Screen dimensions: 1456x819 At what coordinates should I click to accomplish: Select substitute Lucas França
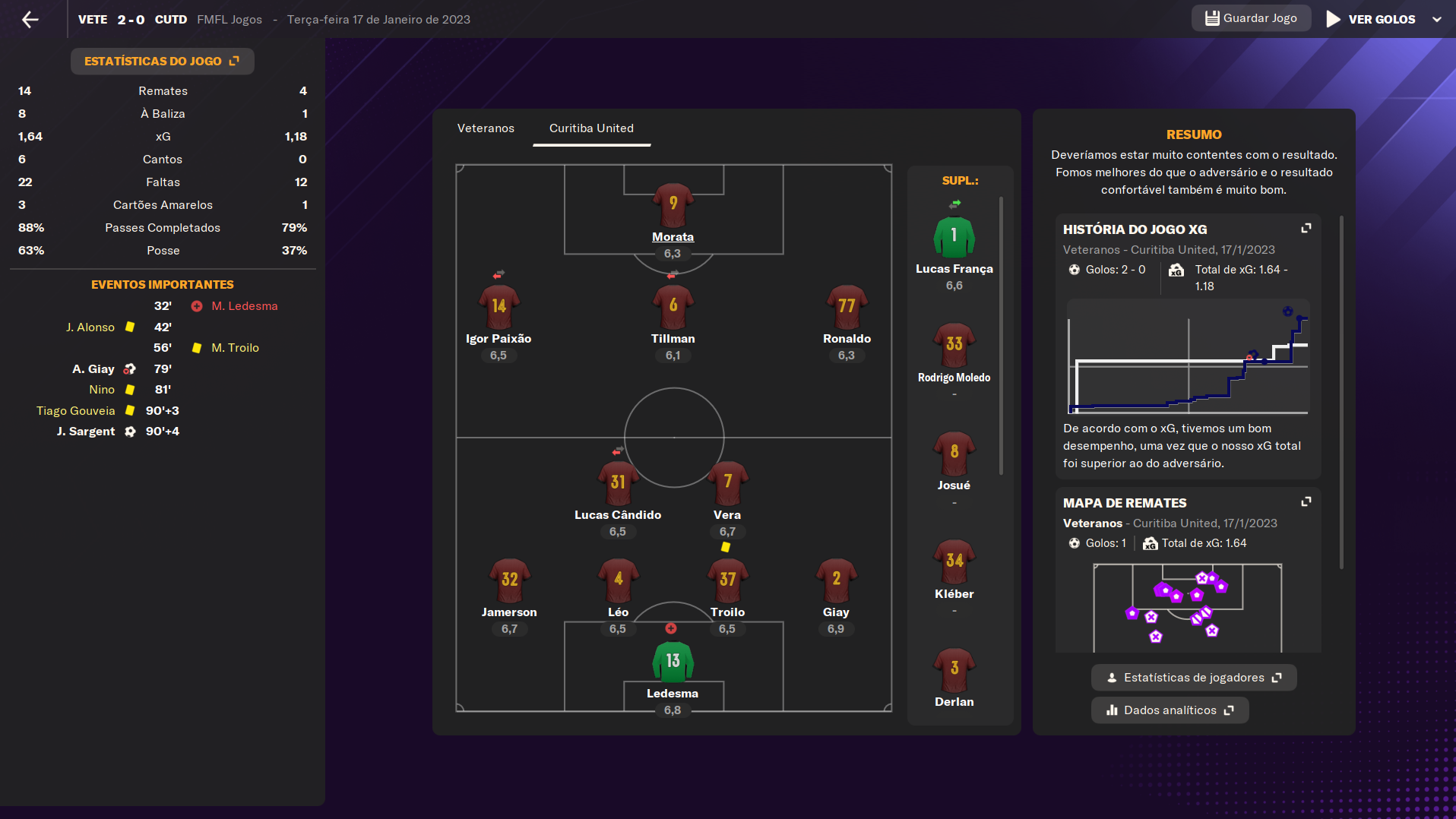coord(954,237)
